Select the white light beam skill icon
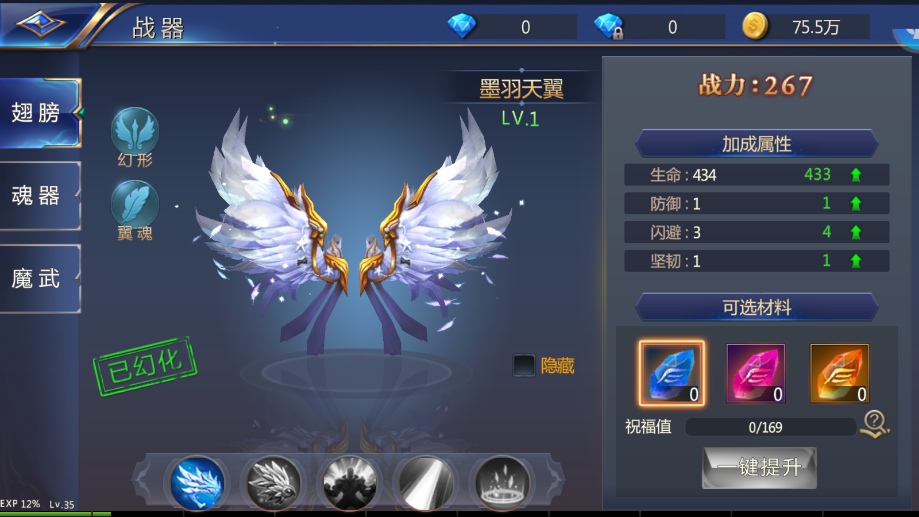The width and height of the screenshot is (919, 517). point(424,482)
